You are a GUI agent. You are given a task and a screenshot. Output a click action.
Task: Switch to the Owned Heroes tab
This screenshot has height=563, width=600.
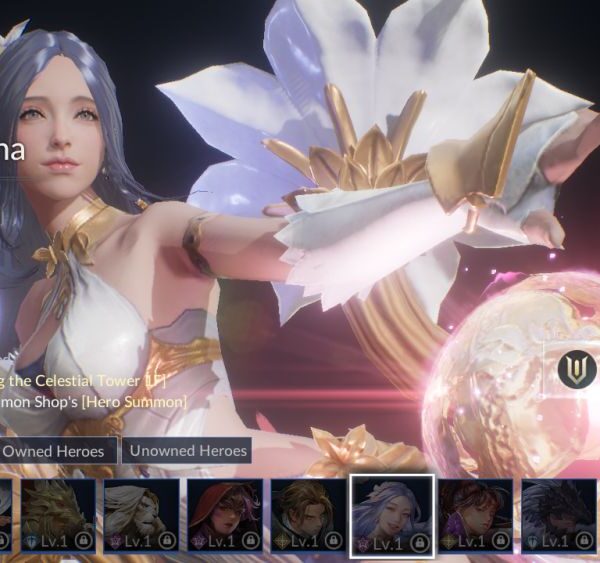pos(58,451)
